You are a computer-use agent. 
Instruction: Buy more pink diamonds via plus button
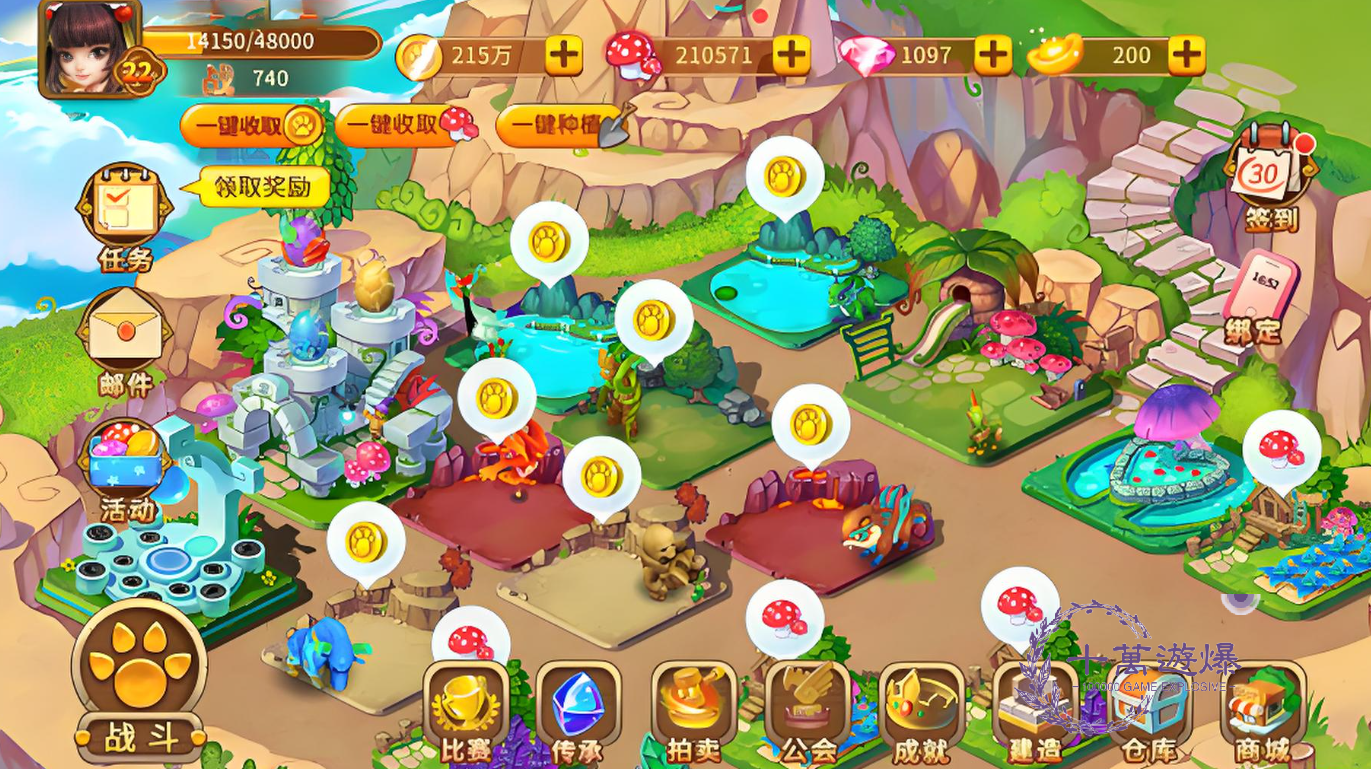coord(993,56)
